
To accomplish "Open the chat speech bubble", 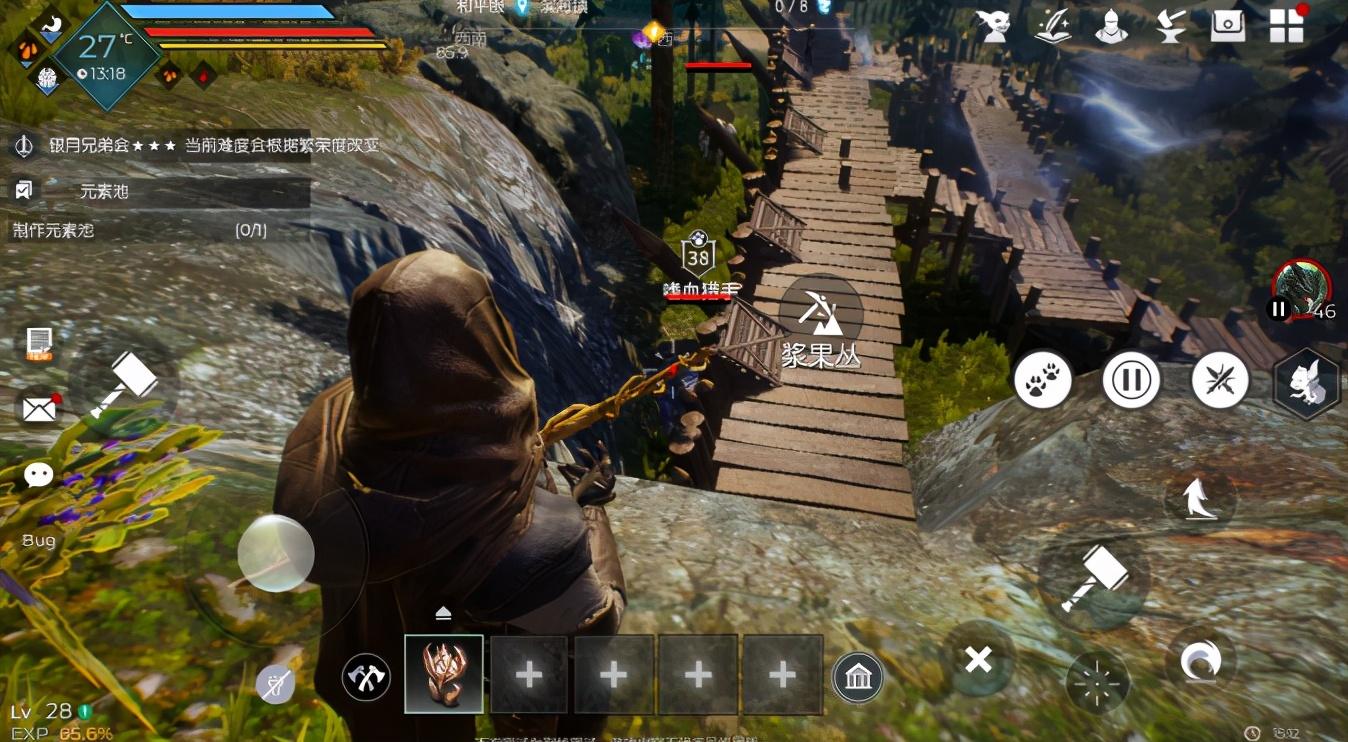I will 39,474.
